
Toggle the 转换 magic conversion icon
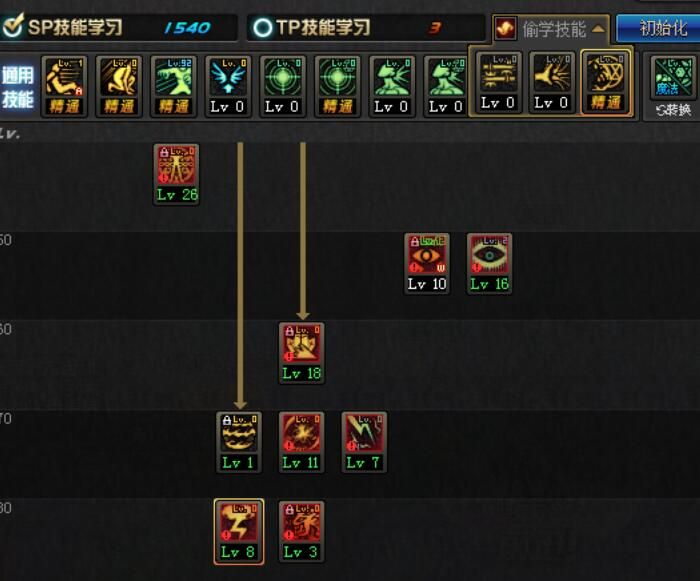point(672,84)
